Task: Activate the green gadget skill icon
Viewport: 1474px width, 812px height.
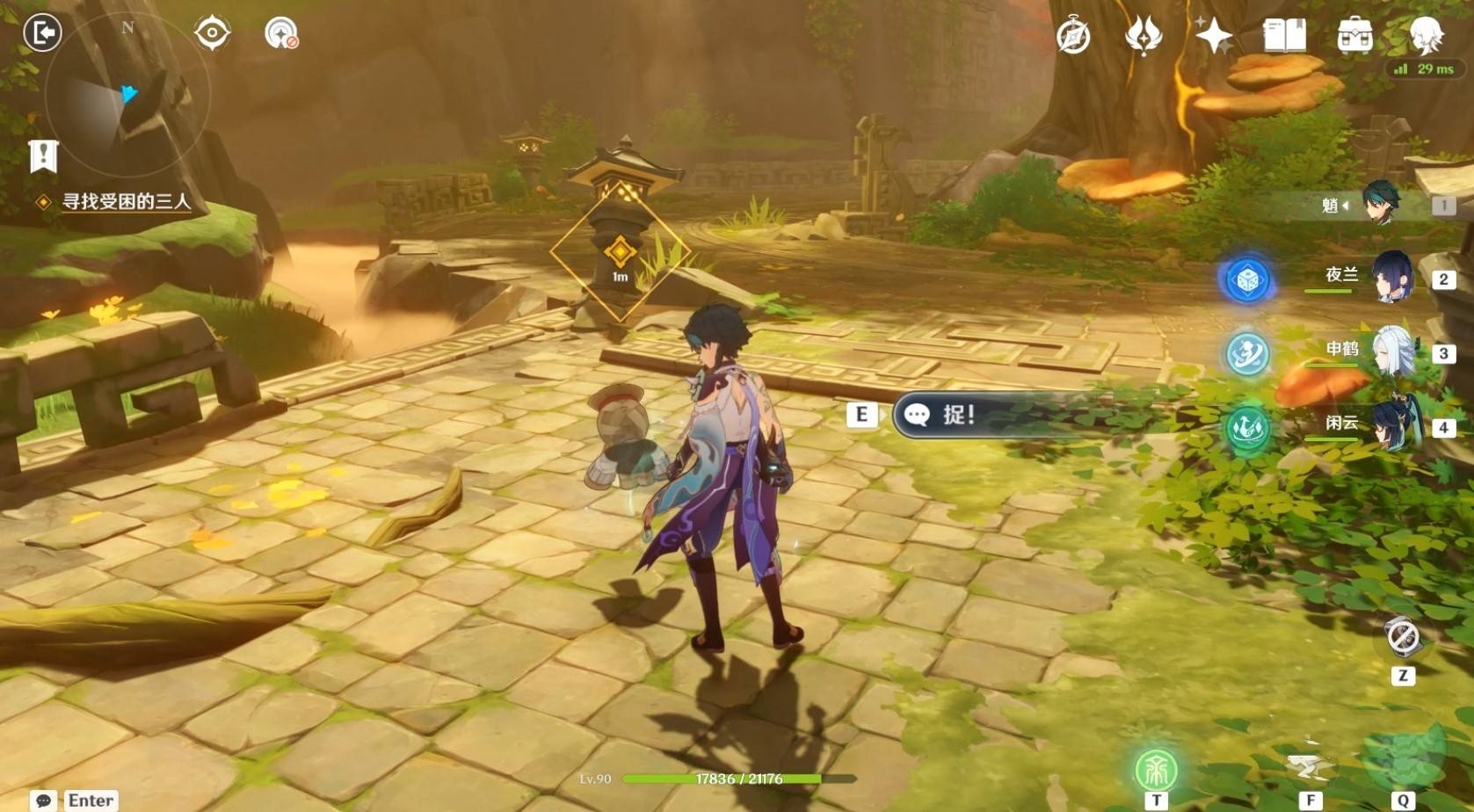Action: (1156, 770)
